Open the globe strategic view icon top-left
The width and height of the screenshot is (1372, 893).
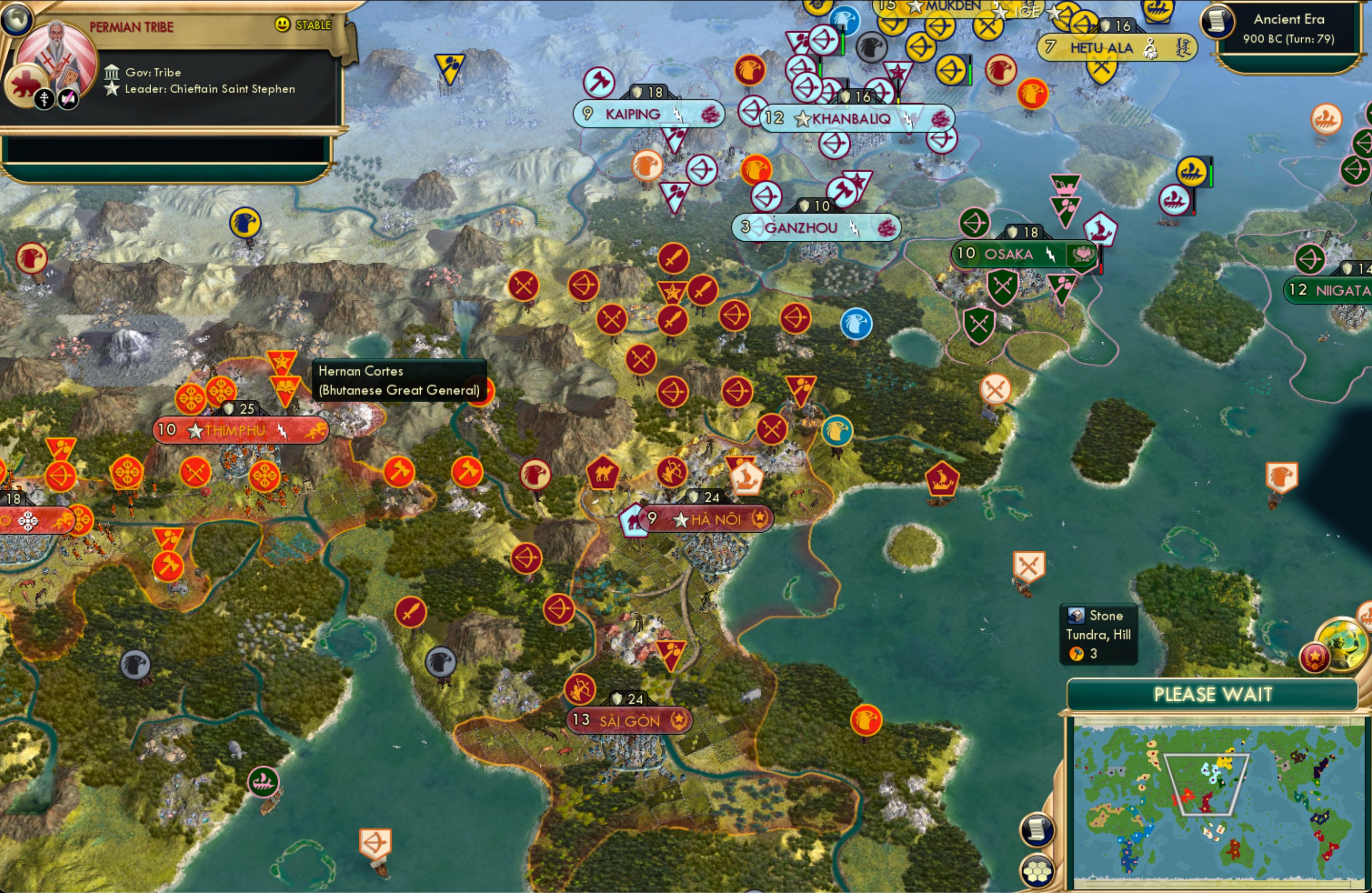click(17, 19)
